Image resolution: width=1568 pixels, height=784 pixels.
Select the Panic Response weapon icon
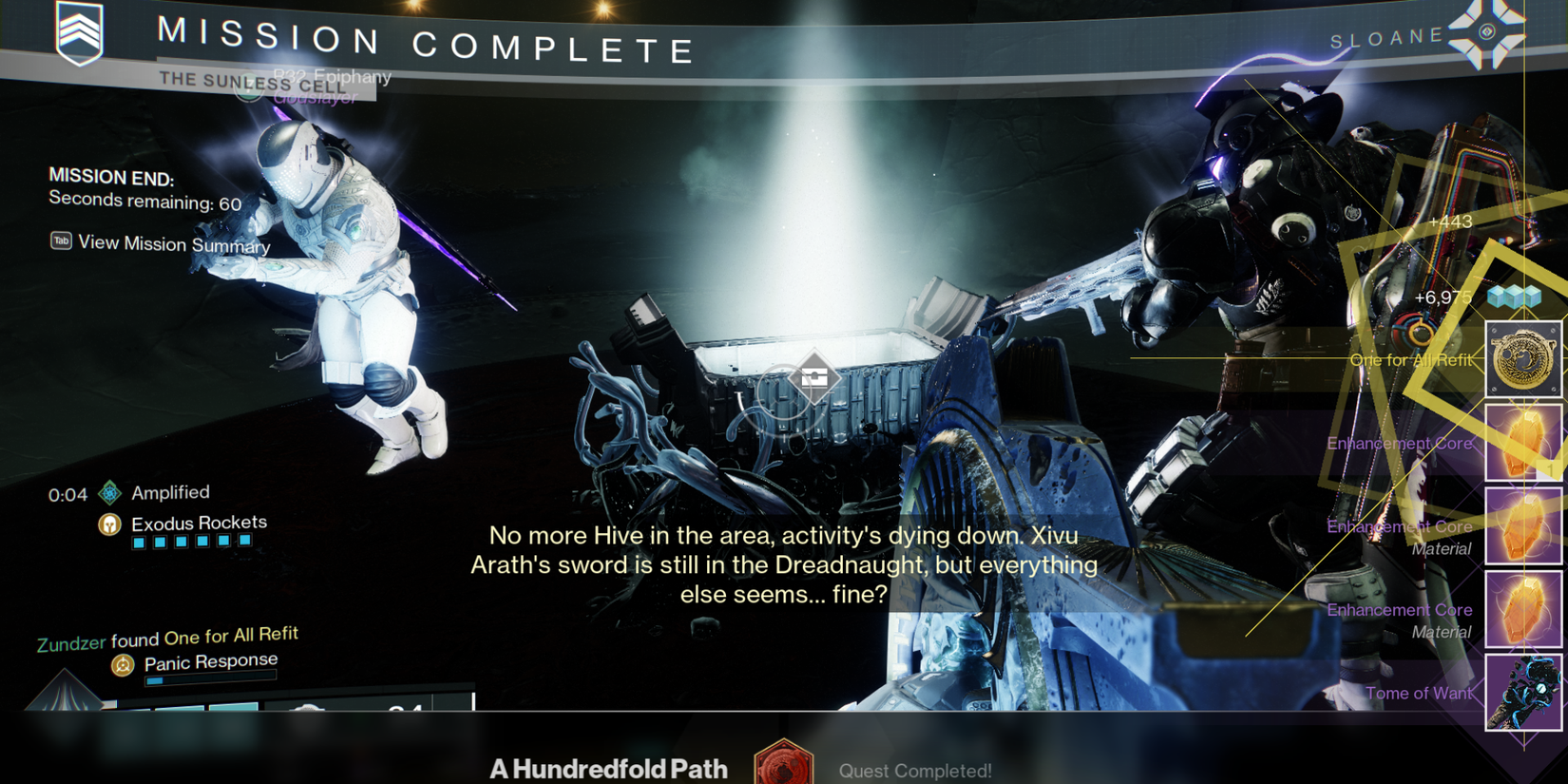(122, 666)
